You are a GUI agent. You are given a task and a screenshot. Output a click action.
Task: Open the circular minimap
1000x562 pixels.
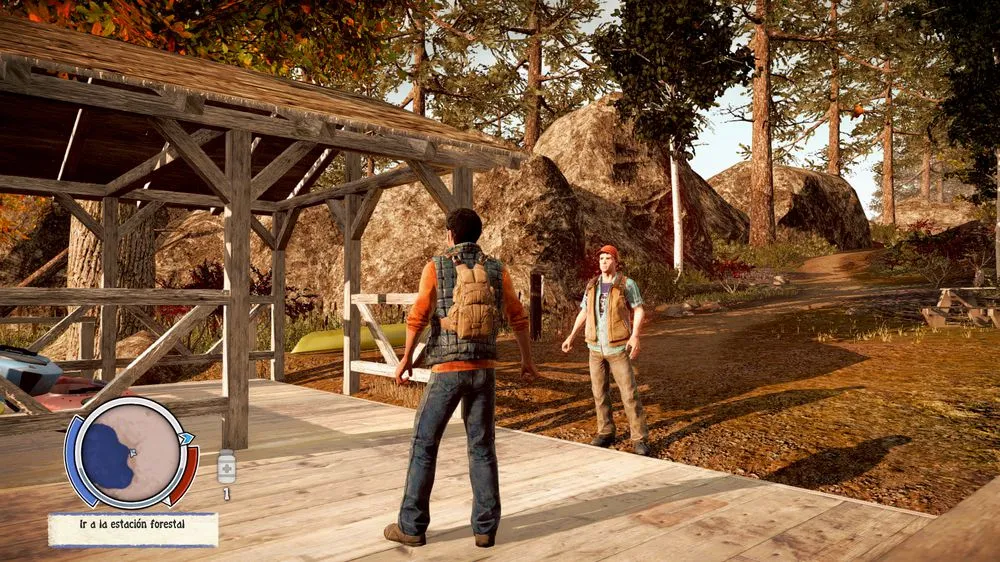coord(129,452)
